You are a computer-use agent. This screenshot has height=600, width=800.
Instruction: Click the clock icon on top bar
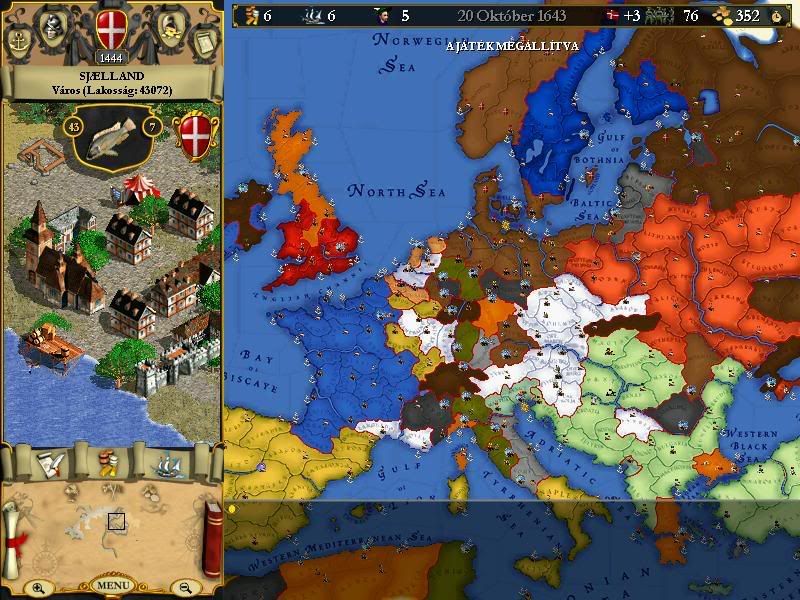(x=776, y=16)
